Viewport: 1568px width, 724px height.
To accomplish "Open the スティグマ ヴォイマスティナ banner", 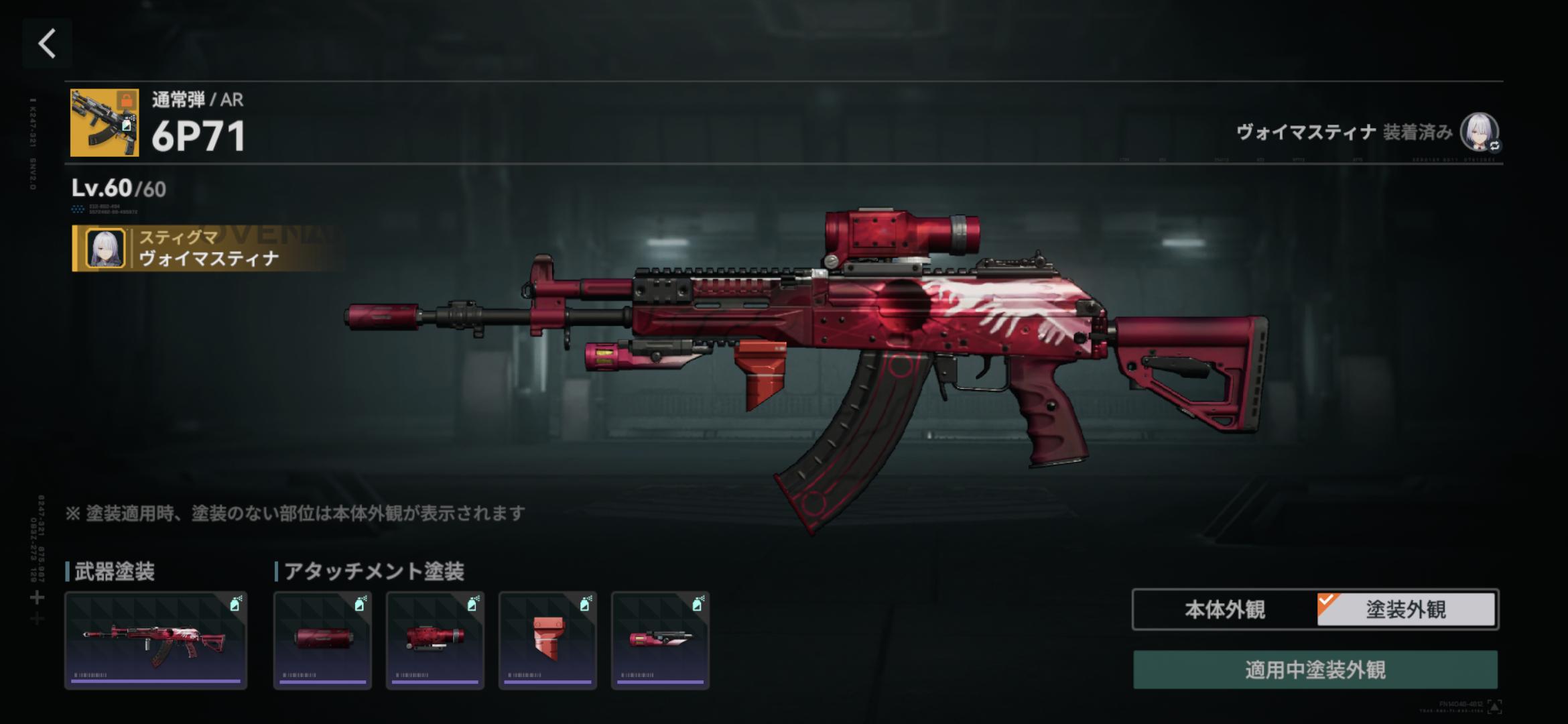I will (x=208, y=248).
